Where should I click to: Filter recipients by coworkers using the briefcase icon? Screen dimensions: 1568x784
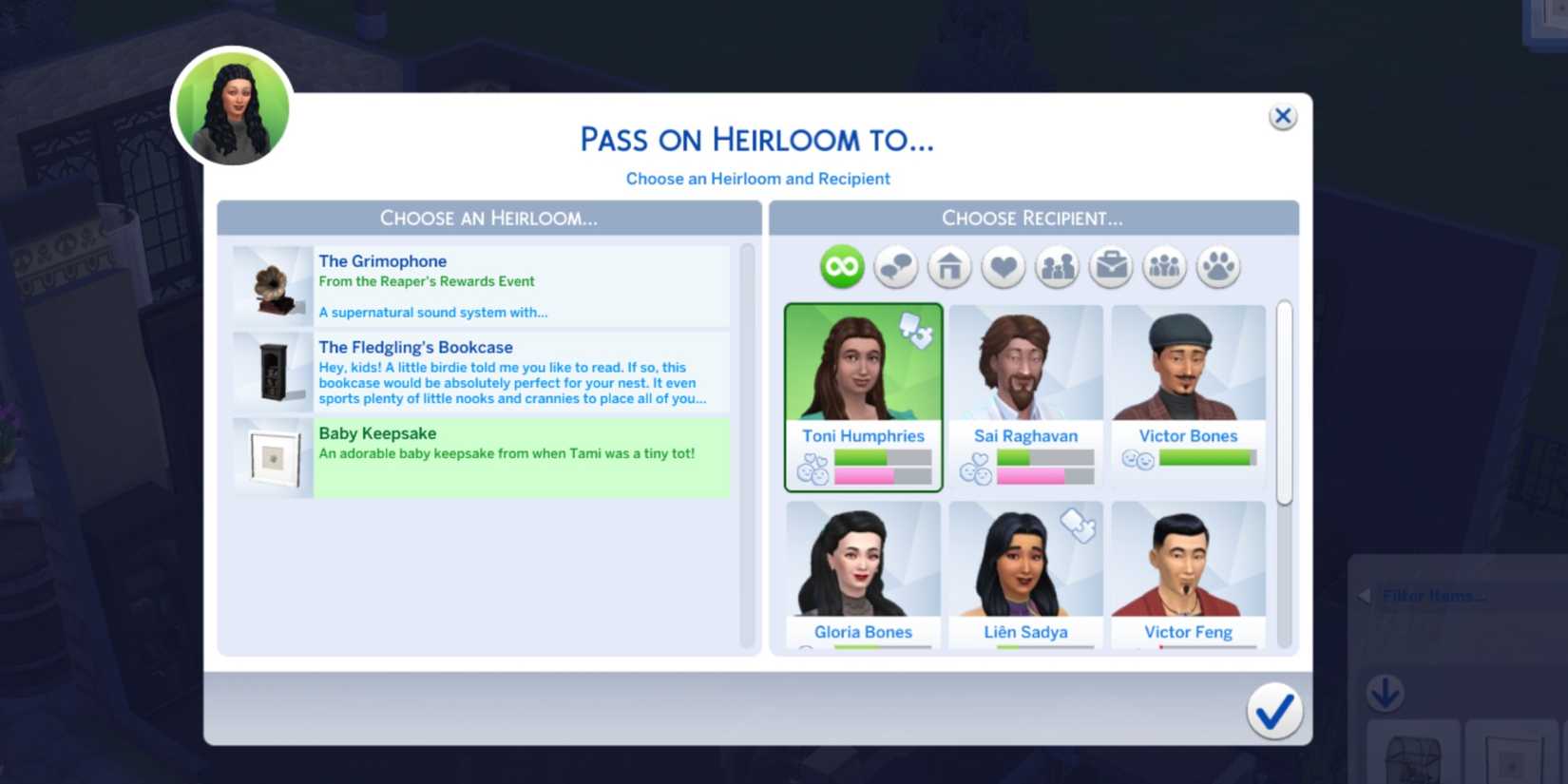point(1111,267)
